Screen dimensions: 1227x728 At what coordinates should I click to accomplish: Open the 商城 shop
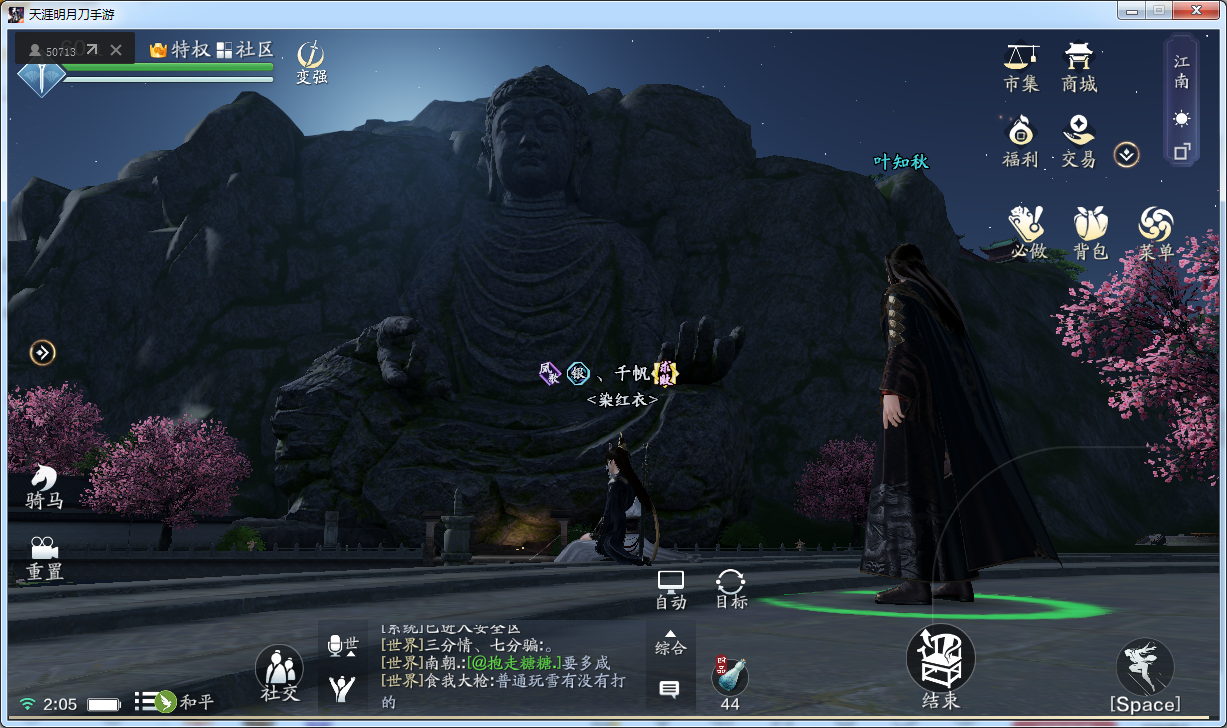click(x=1079, y=66)
